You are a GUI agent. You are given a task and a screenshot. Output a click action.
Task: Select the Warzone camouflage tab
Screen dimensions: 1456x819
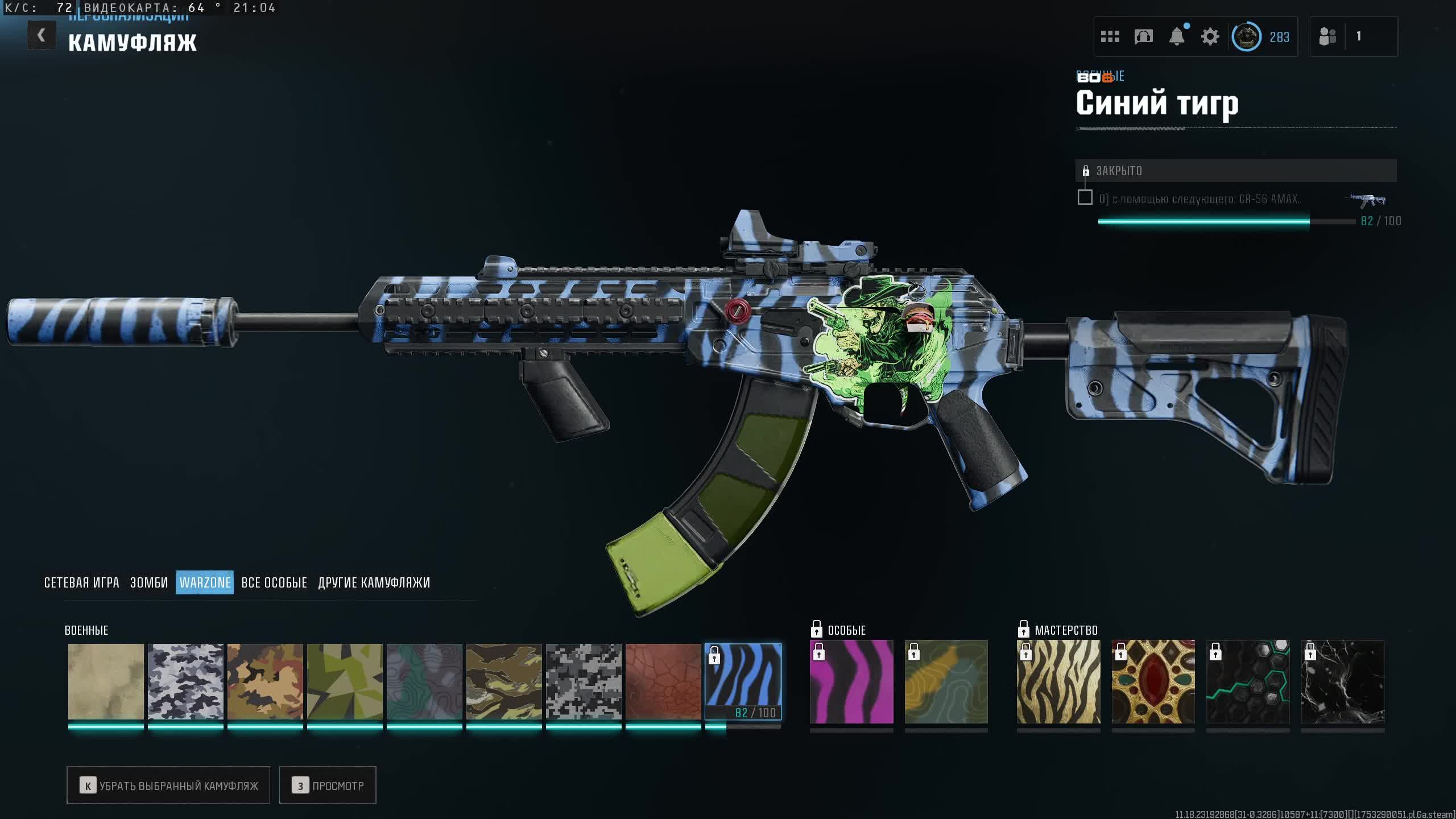click(x=205, y=582)
